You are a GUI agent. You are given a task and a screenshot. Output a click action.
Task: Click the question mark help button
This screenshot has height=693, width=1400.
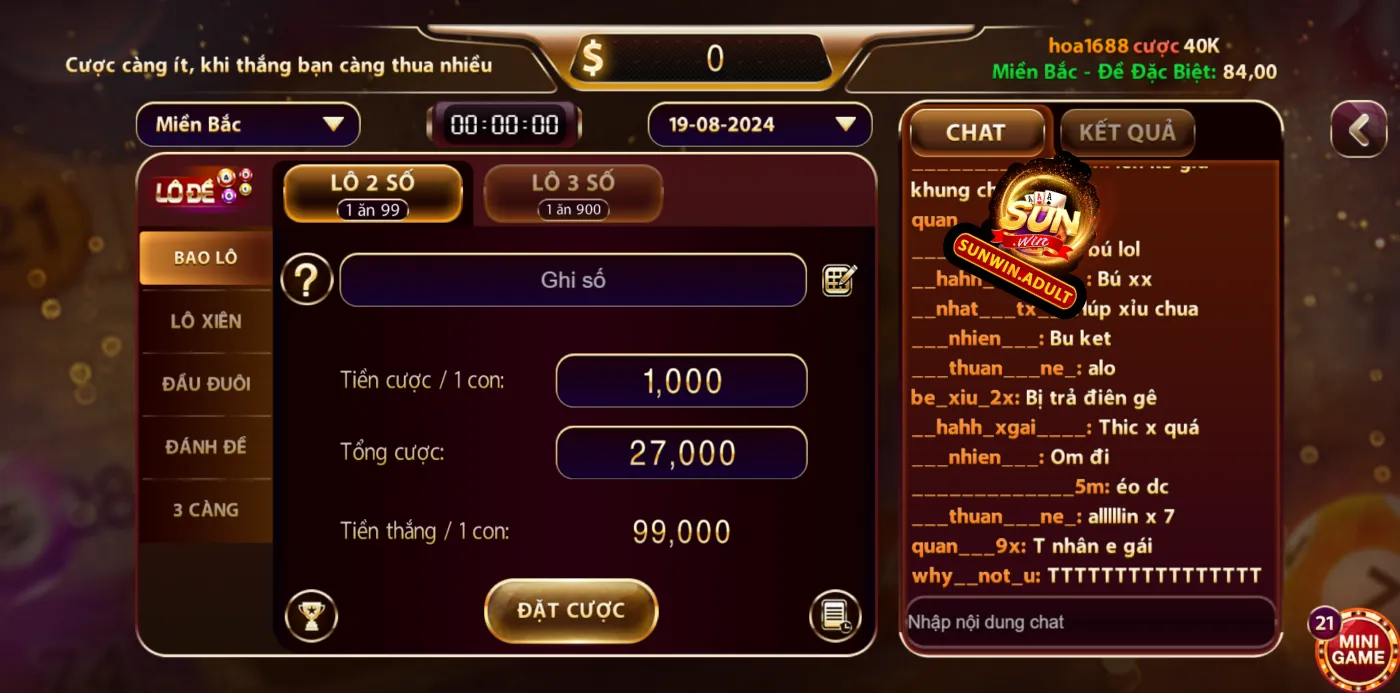click(306, 281)
